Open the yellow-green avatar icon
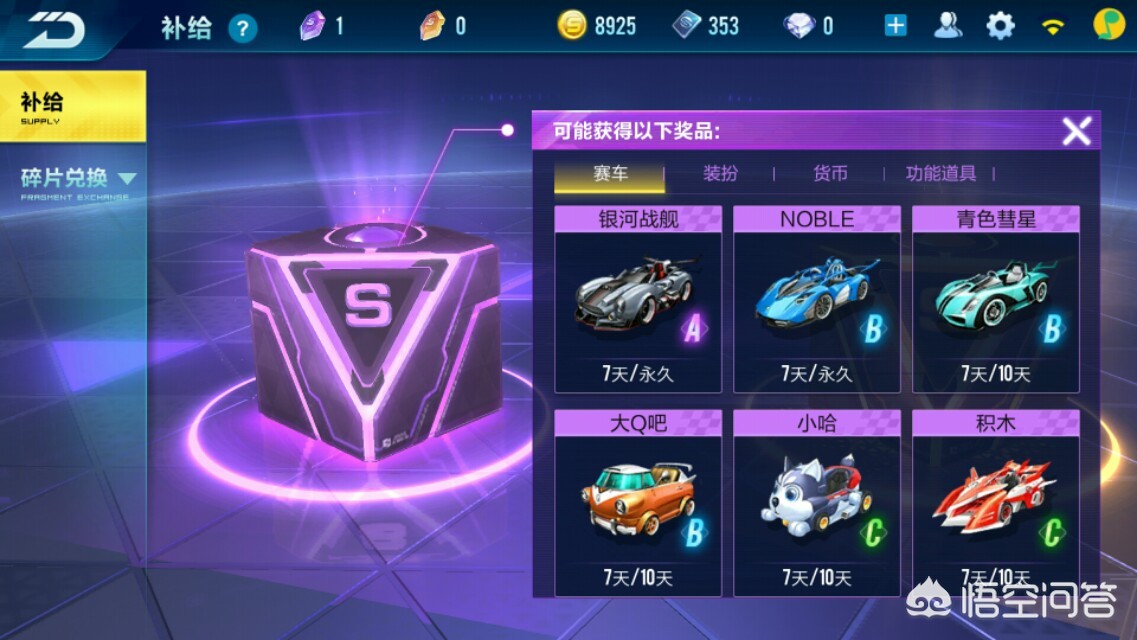1137x640 pixels. pyautogui.click(x=1106, y=25)
